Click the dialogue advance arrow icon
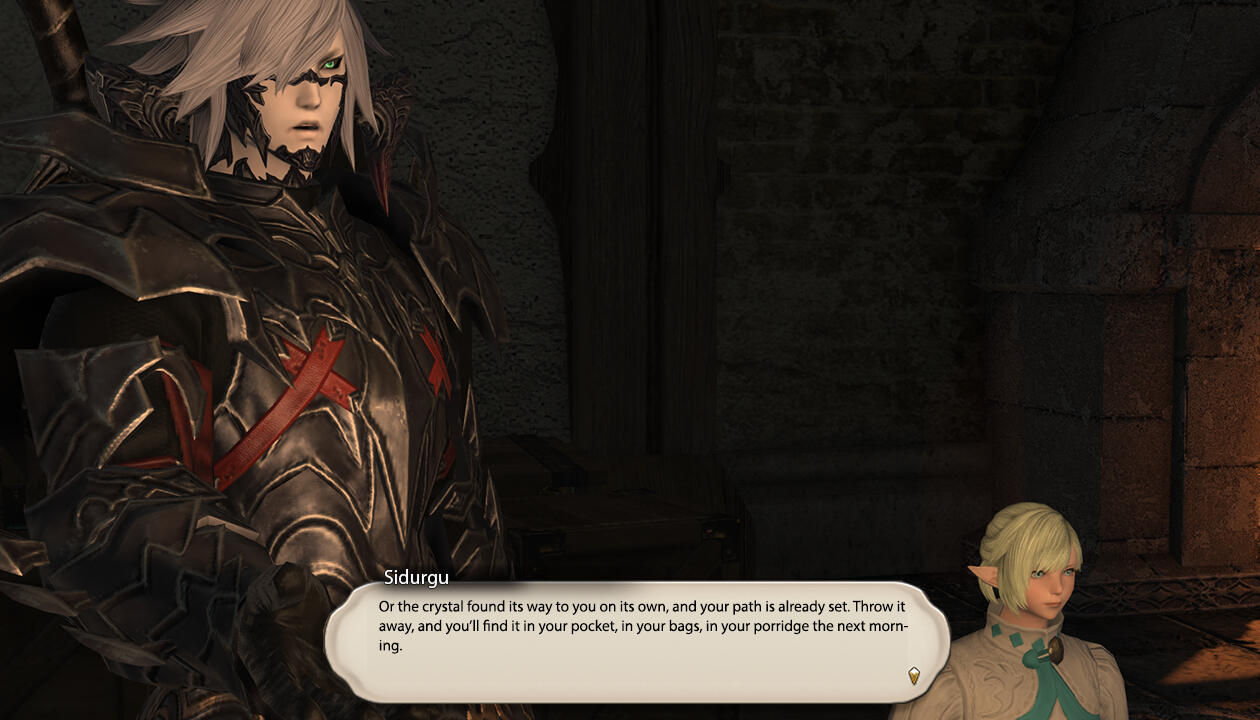1260x720 pixels. 913,676
